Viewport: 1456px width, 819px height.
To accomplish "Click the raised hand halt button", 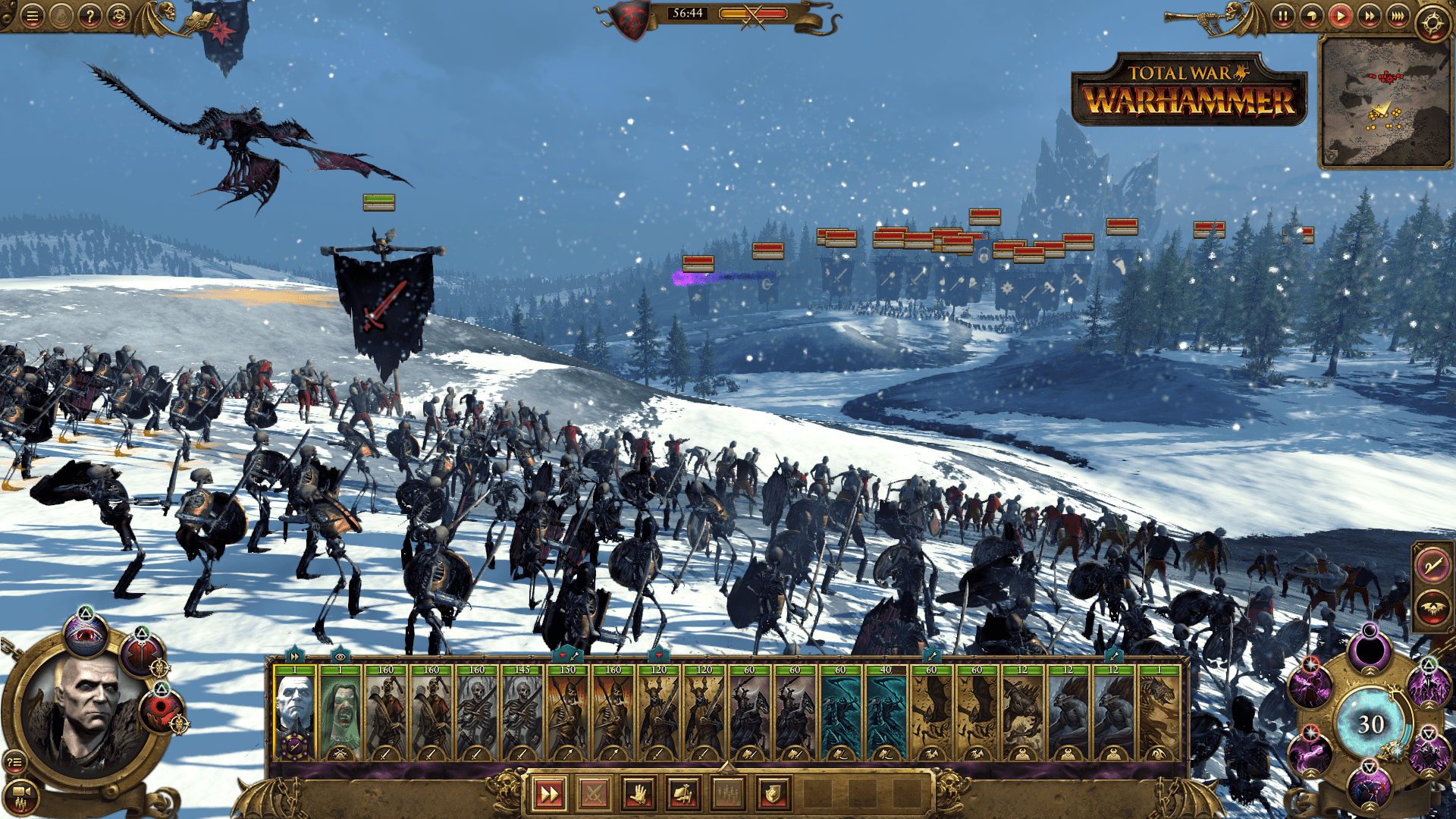I will pos(638,794).
